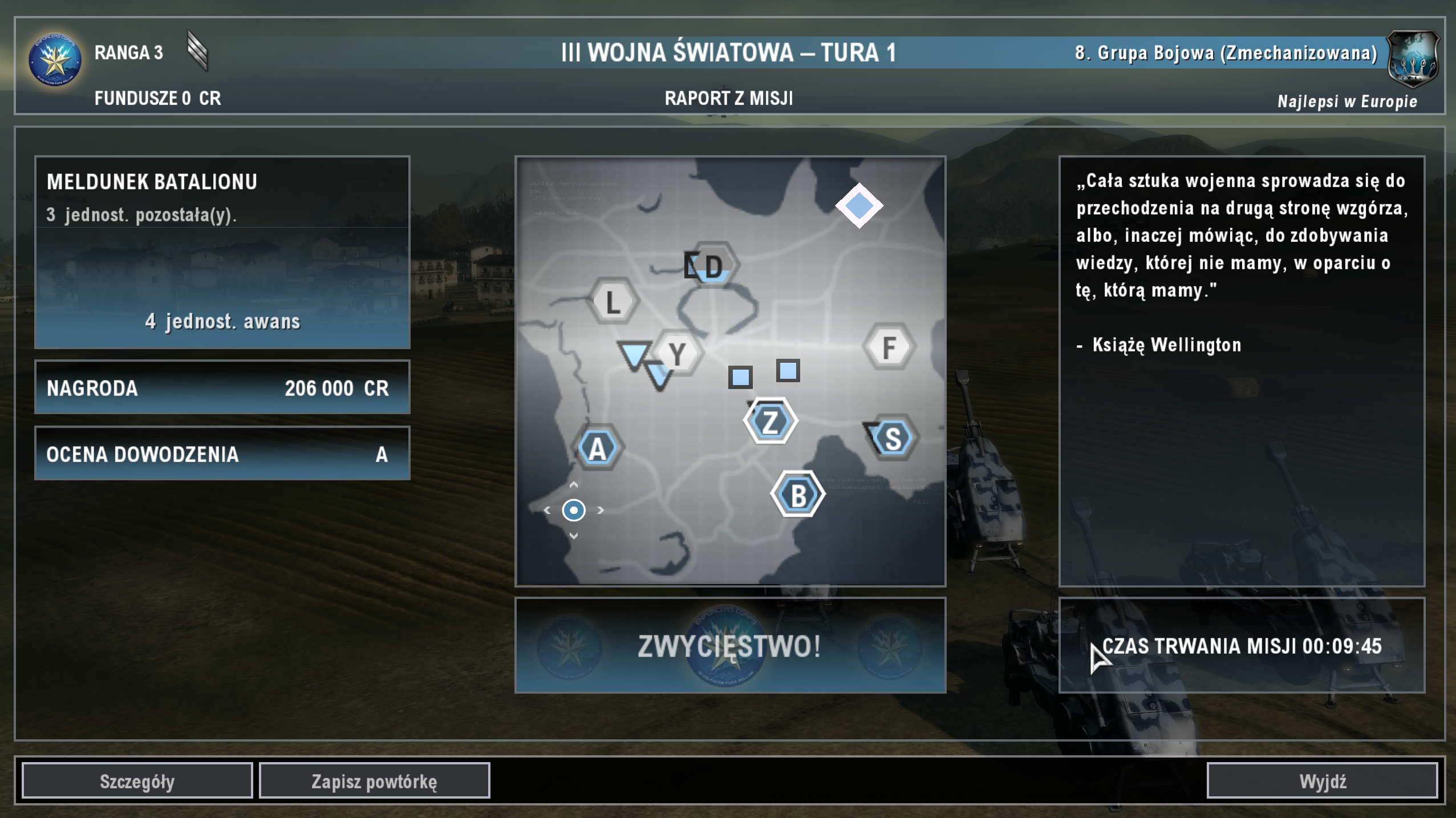The height and width of the screenshot is (818, 1456).
Task: Exit with the Wyjdź button
Action: 1322,781
